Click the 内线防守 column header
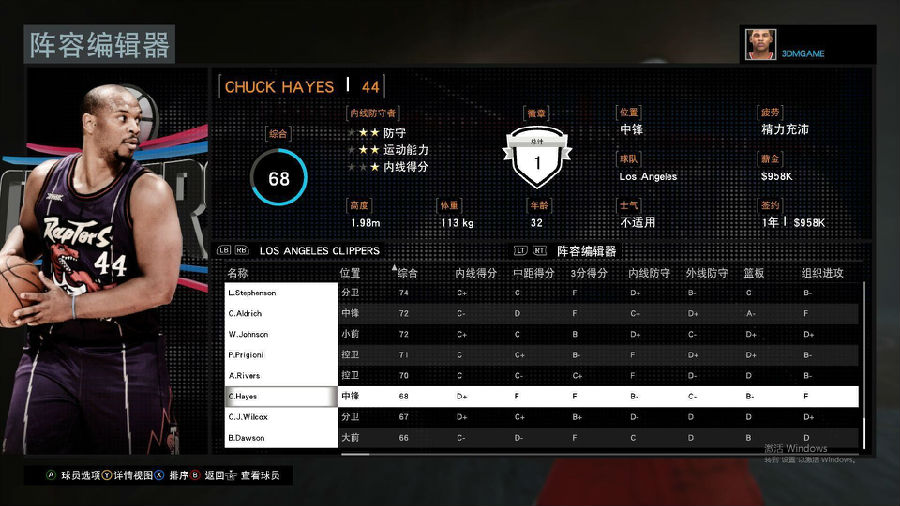 tap(648, 272)
